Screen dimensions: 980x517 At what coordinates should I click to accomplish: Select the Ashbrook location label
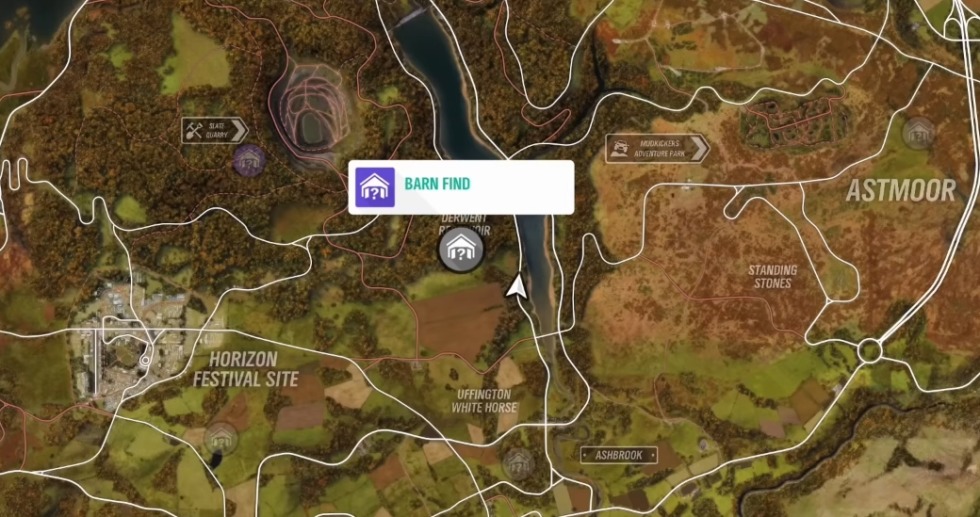(619, 455)
